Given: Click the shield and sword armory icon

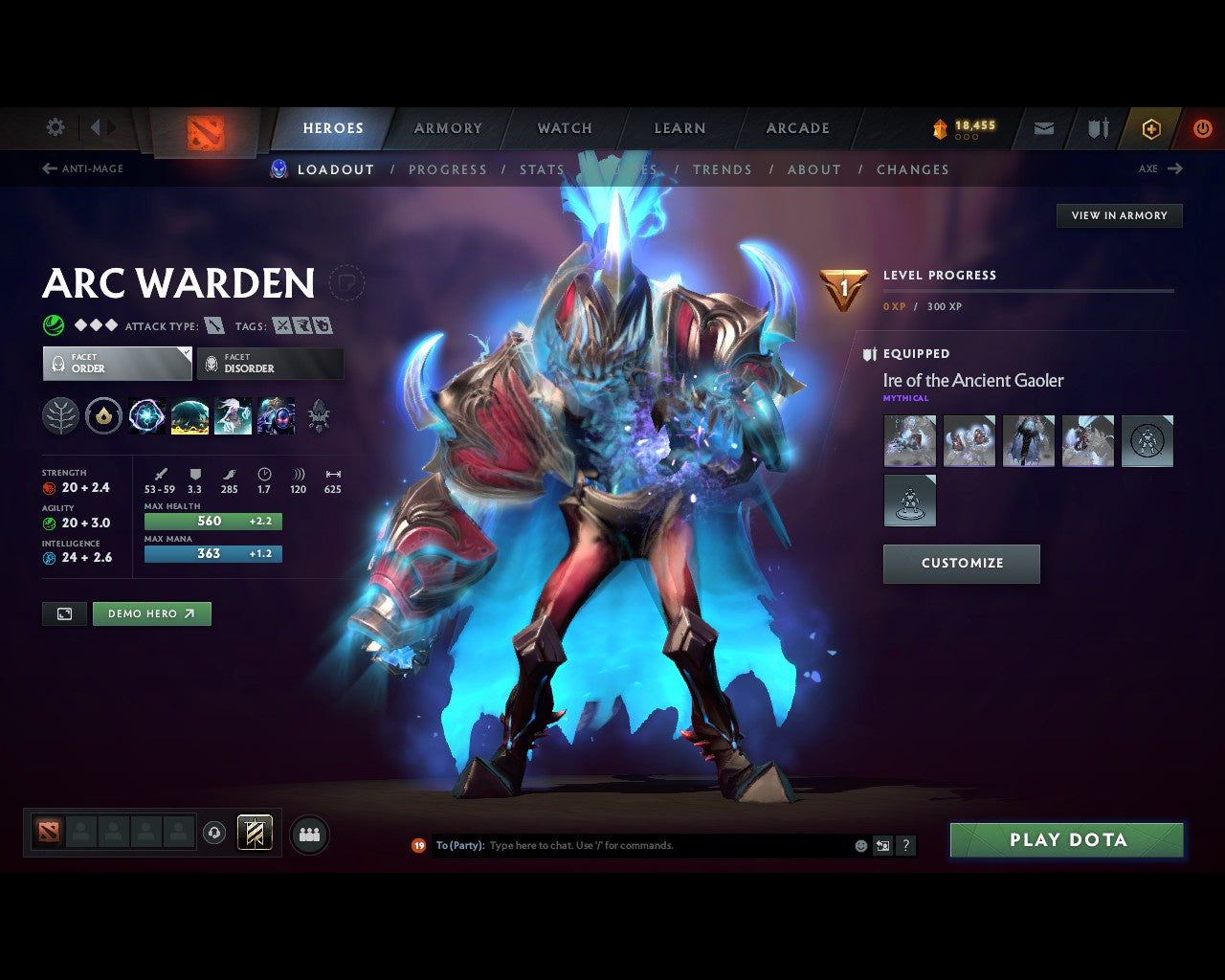Looking at the screenshot, I should click(1097, 127).
